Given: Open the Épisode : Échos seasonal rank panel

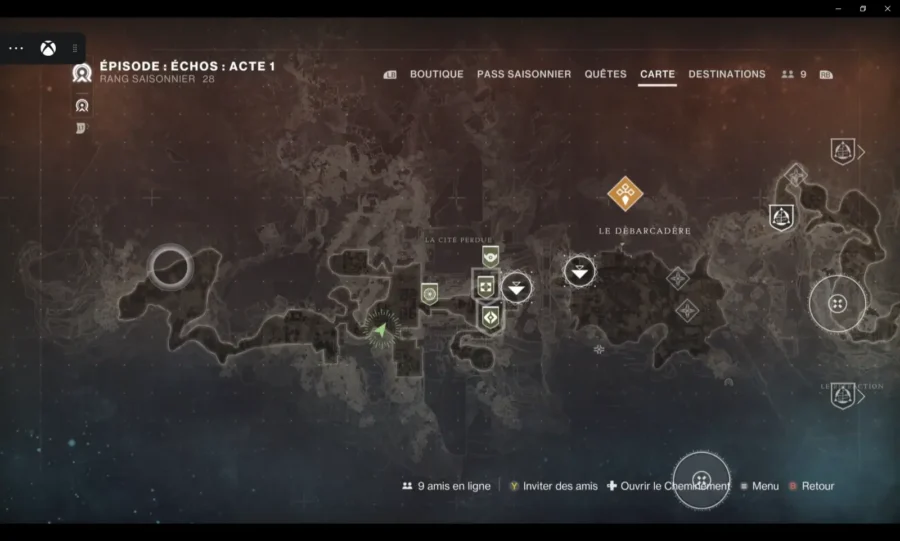Looking at the screenshot, I should pos(187,67).
